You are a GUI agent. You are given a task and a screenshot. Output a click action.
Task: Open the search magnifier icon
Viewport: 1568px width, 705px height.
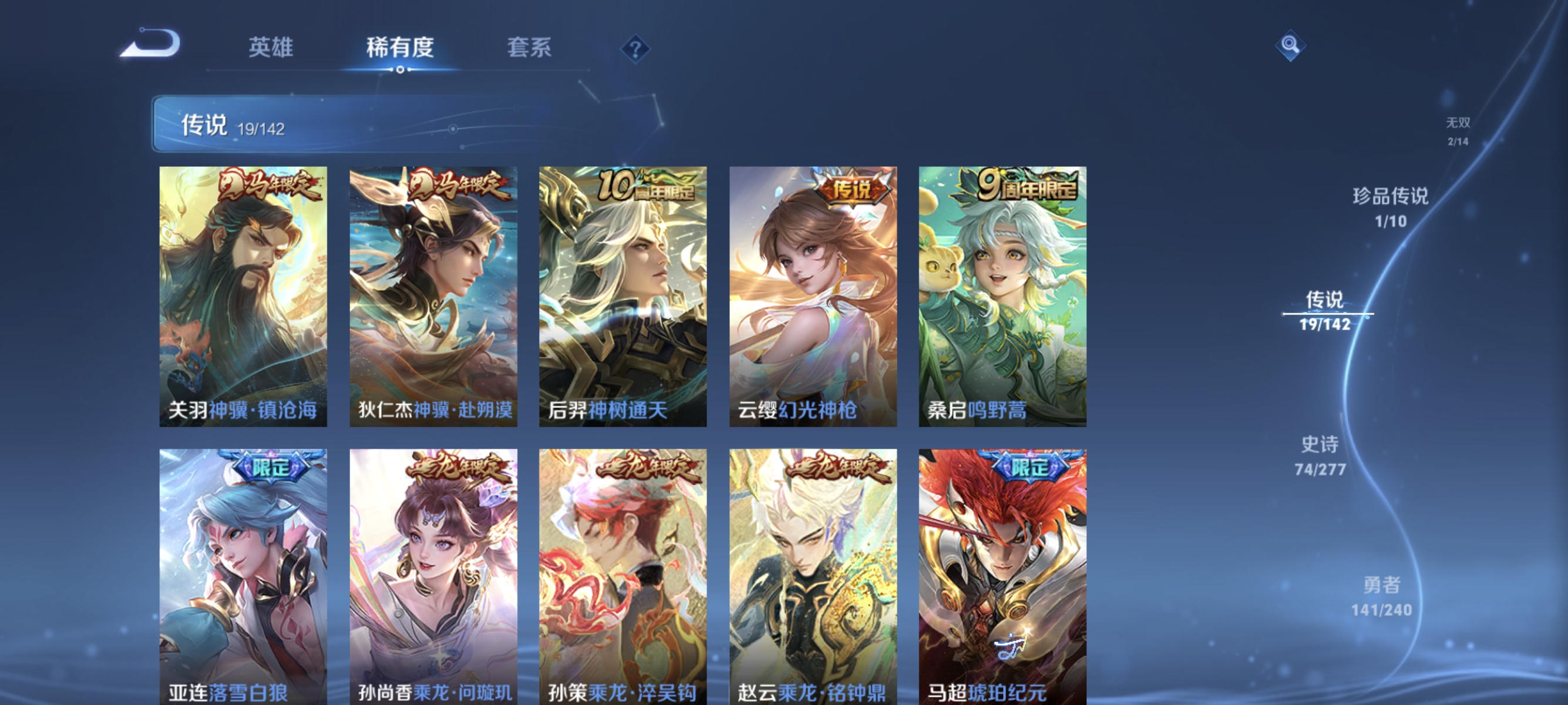pyautogui.click(x=1291, y=45)
